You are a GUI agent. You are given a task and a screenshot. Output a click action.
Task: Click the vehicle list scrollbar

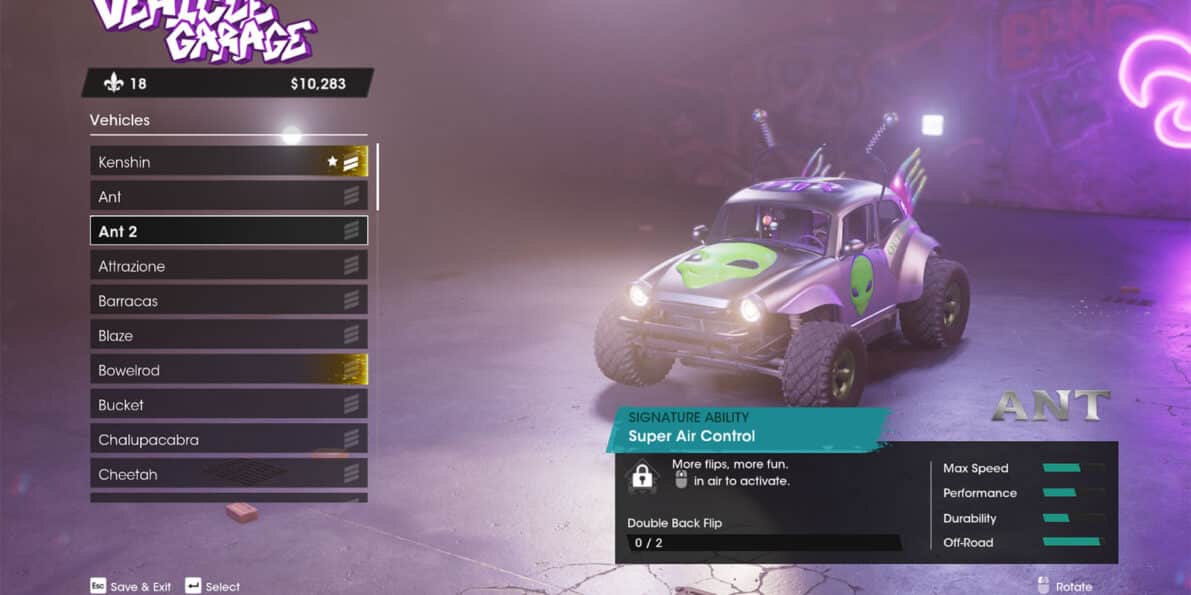(x=377, y=178)
